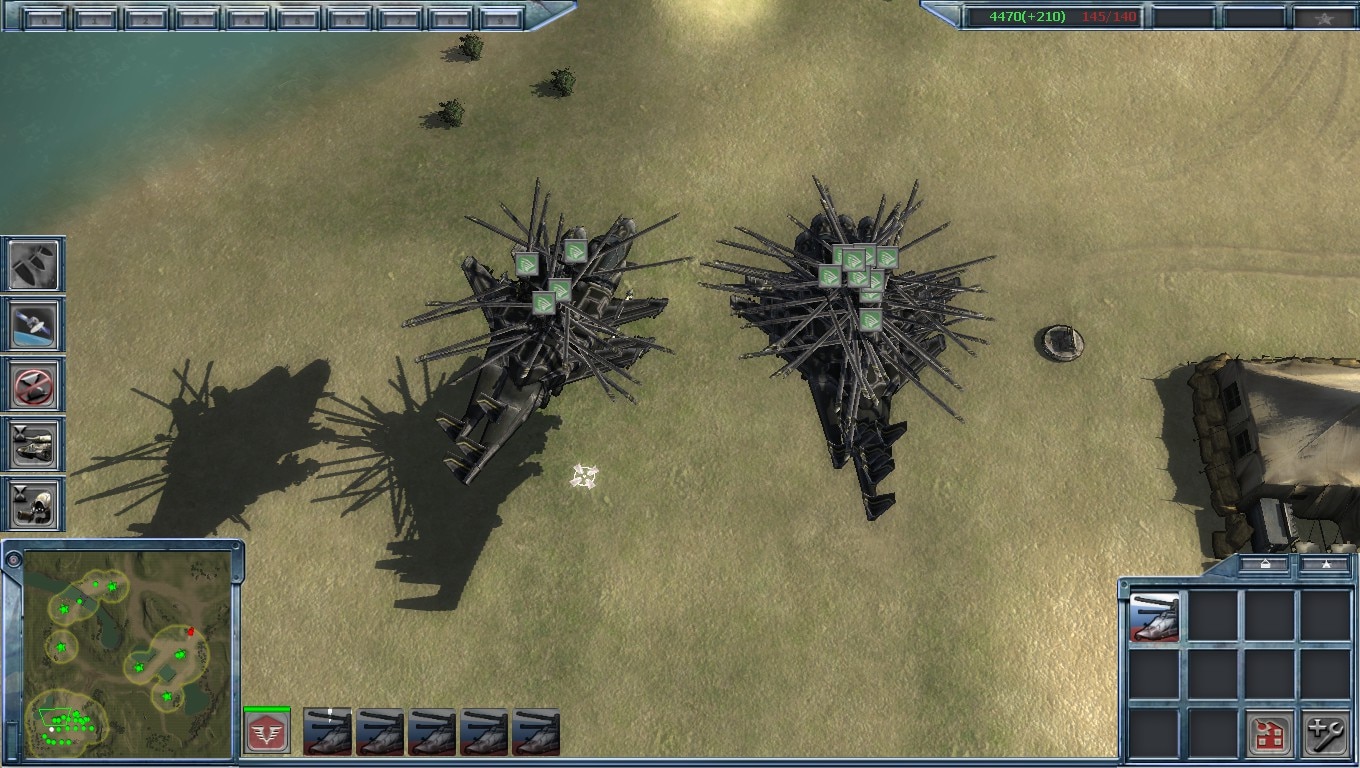1360x768 pixels.
Task: Click the infantry reinforcement timer icon
Action: [35, 505]
